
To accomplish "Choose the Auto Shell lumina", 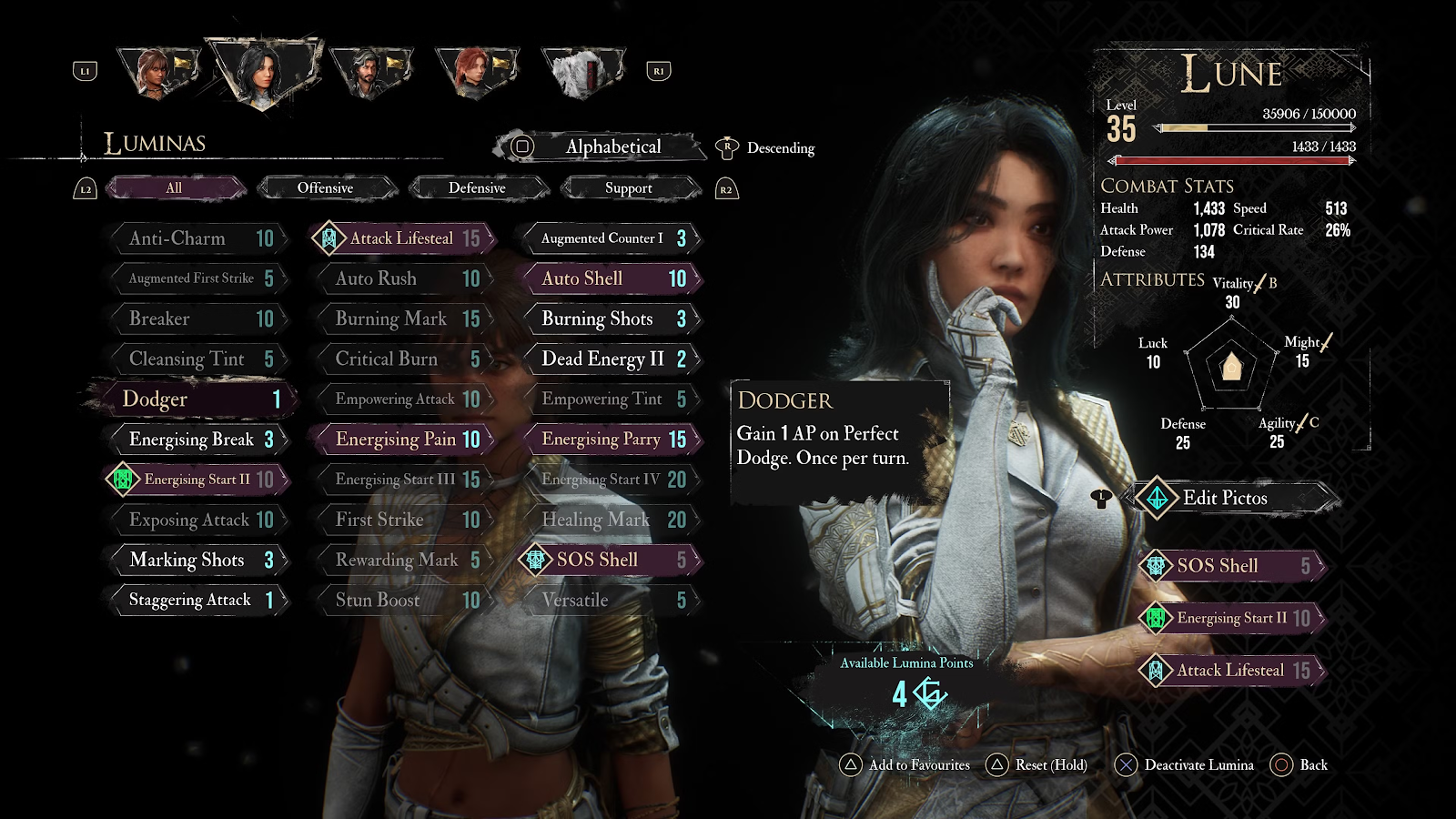I will pyautogui.click(x=611, y=278).
